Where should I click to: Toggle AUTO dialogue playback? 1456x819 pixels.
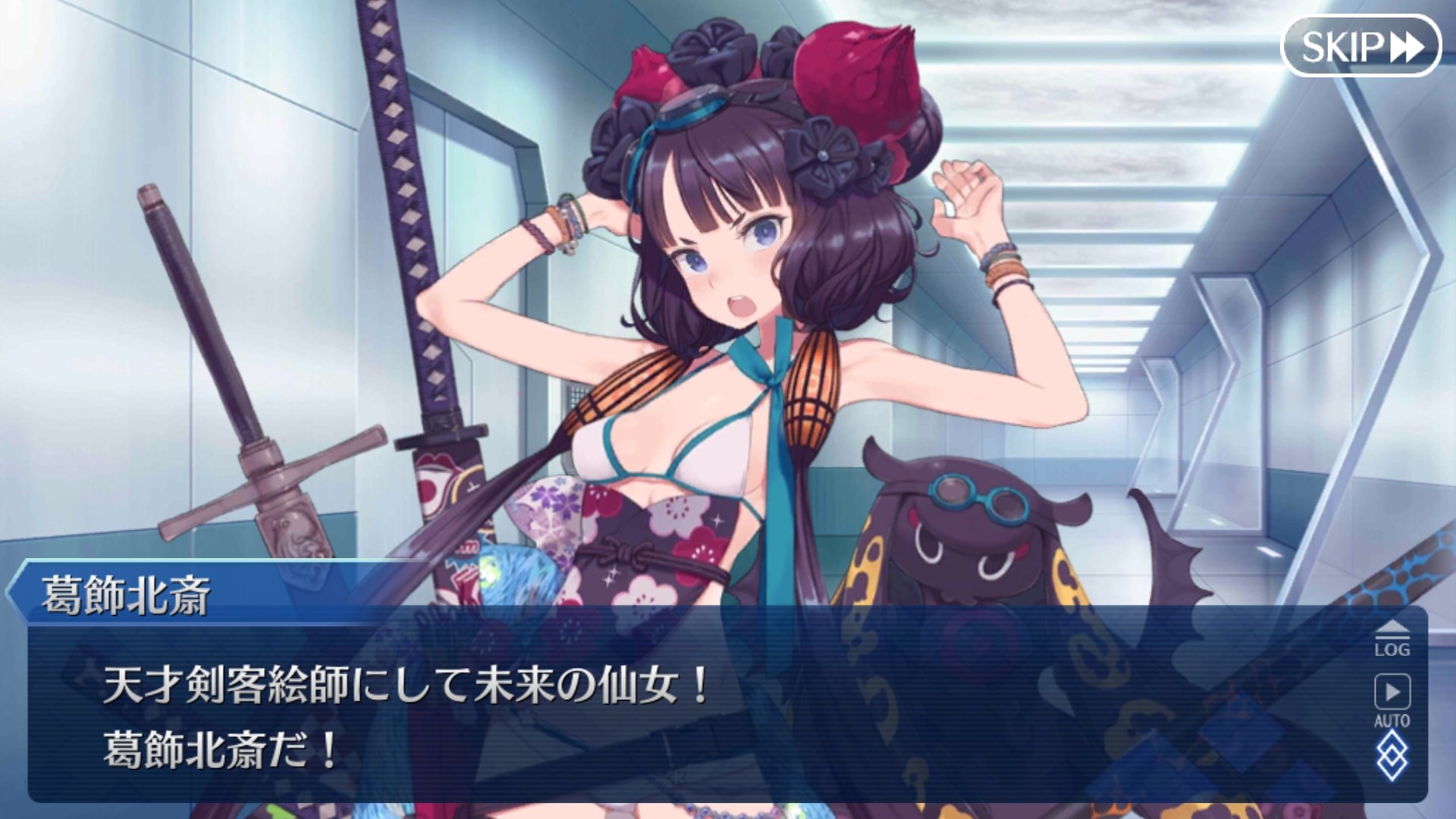point(1392,700)
